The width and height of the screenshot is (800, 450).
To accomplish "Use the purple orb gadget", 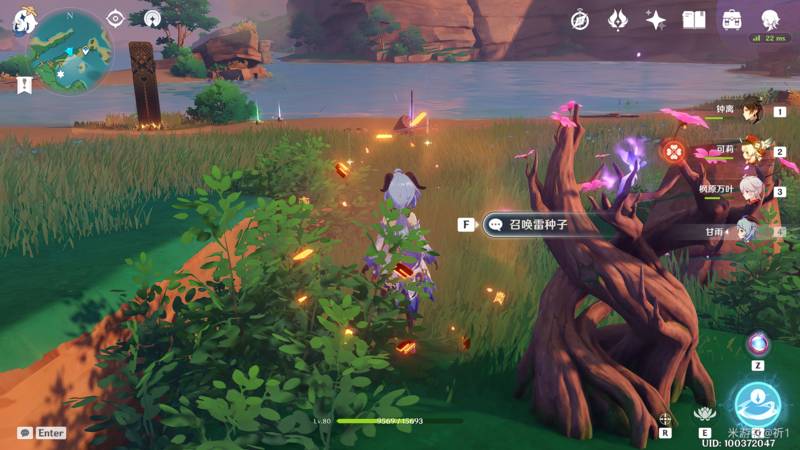I will (757, 343).
